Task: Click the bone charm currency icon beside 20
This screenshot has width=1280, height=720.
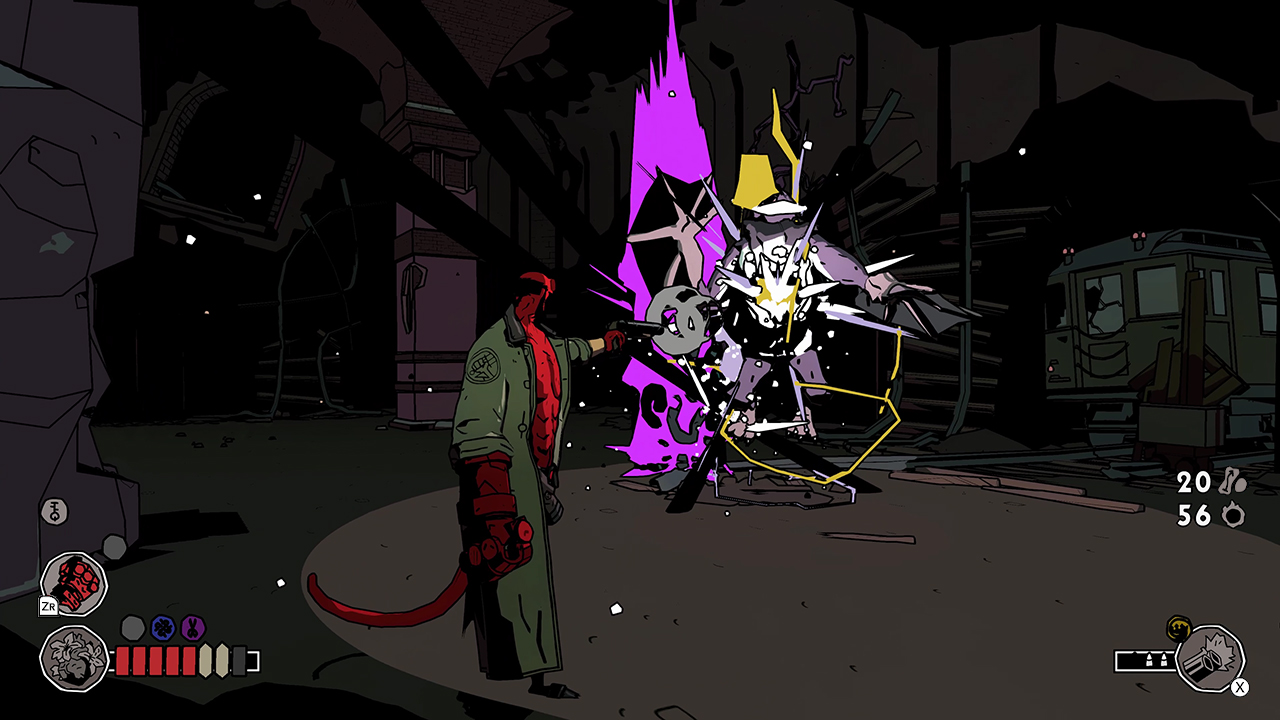Action: coord(1232,483)
